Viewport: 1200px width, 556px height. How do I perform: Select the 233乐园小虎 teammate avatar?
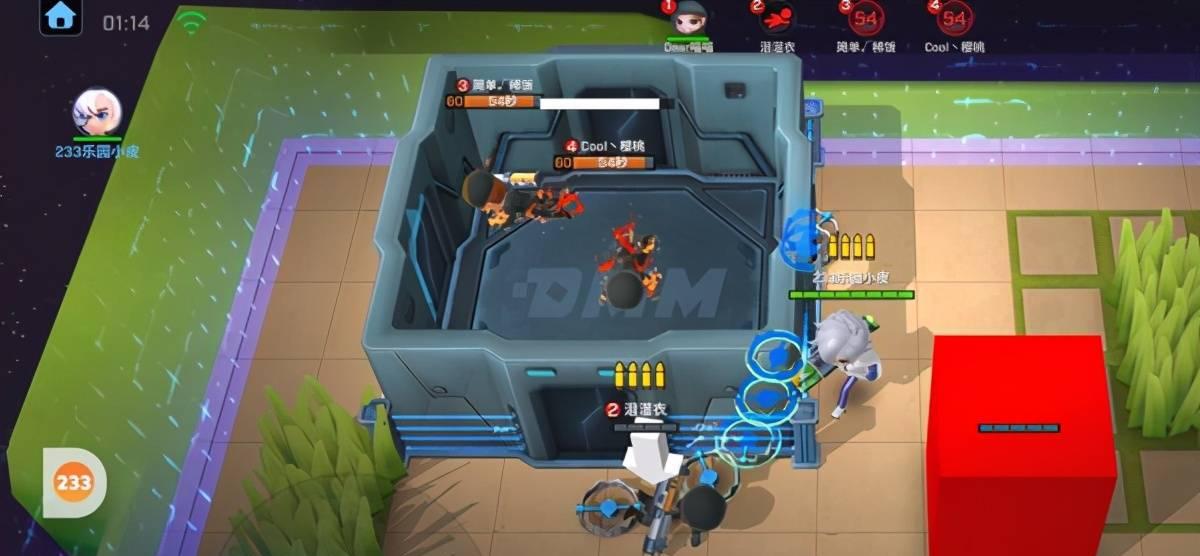click(97, 113)
